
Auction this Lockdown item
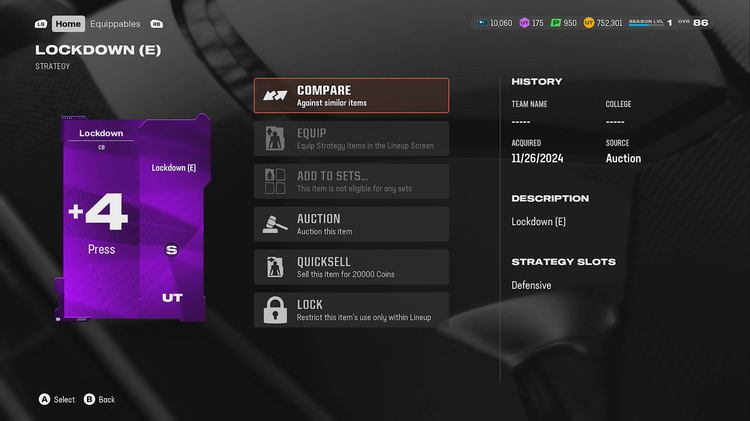pyautogui.click(x=351, y=224)
